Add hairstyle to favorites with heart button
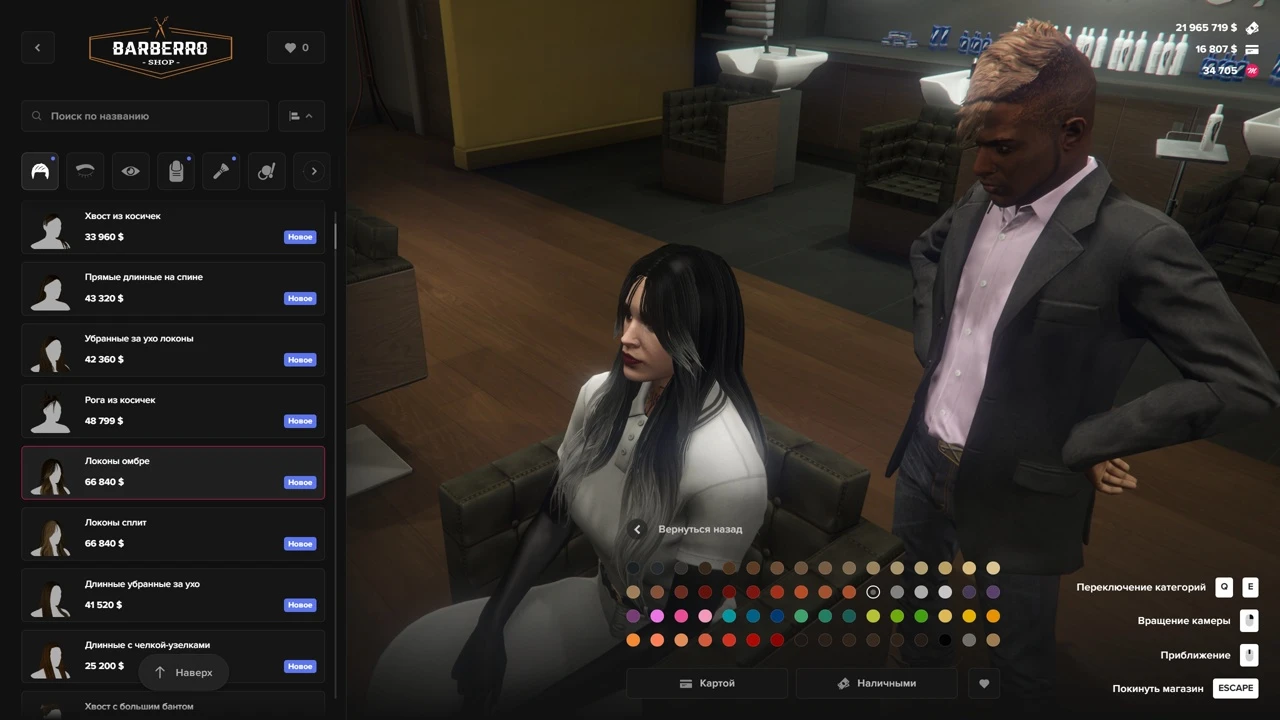Image resolution: width=1280 pixels, height=720 pixels. point(984,684)
